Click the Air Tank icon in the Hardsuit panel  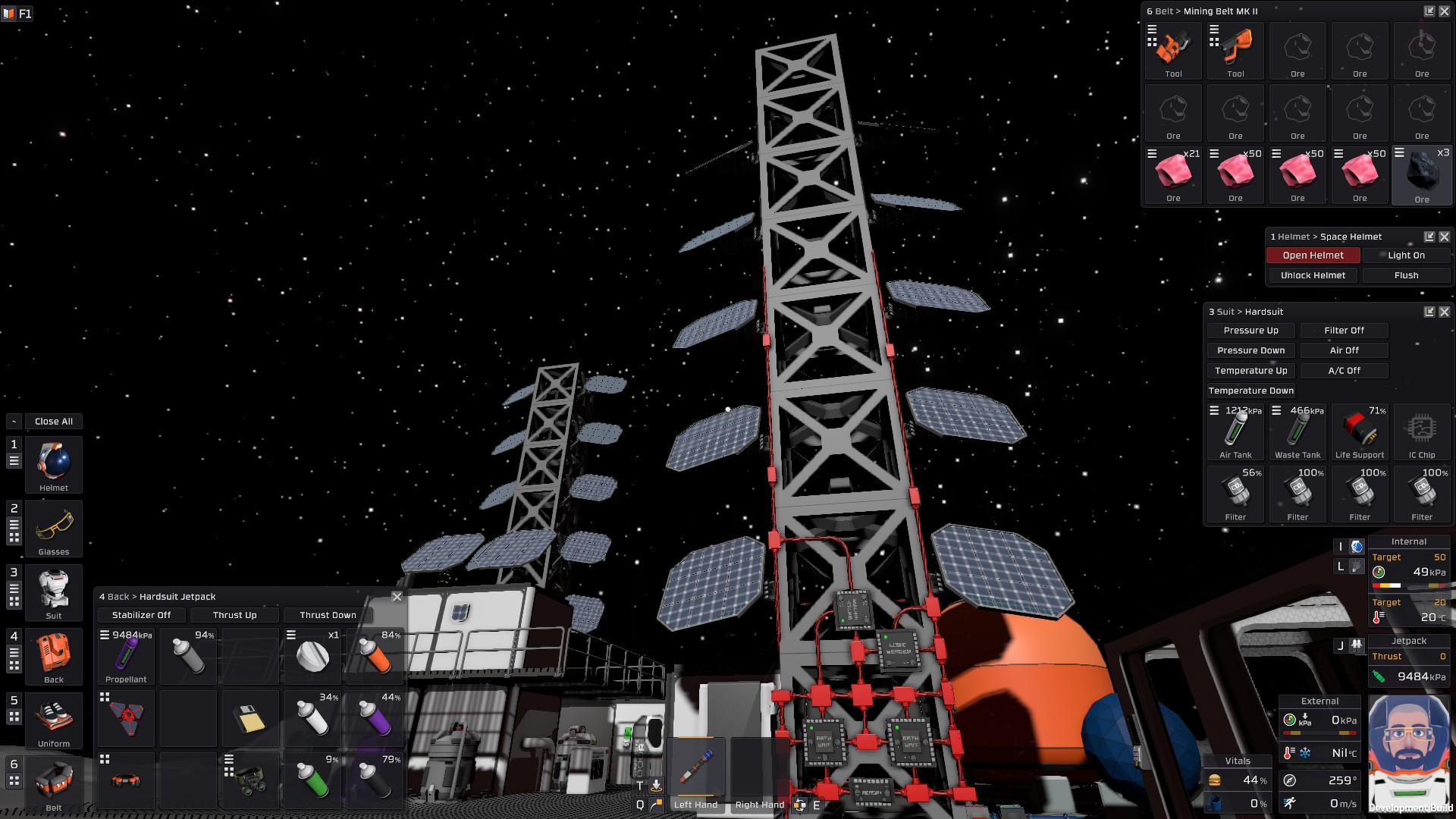click(1235, 432)
